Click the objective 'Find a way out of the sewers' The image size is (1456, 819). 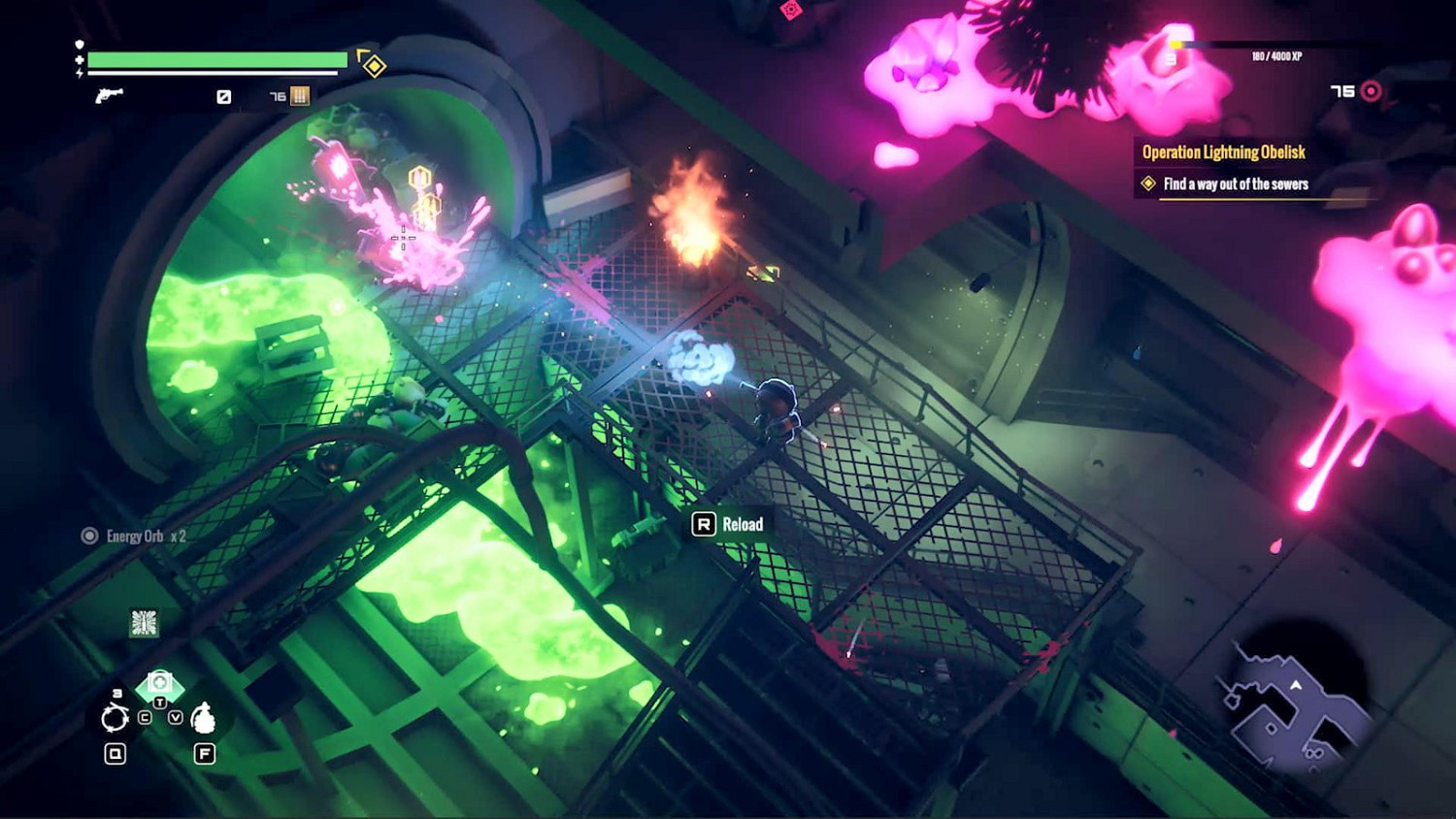pyautogui.click(x=1235, y=184)
